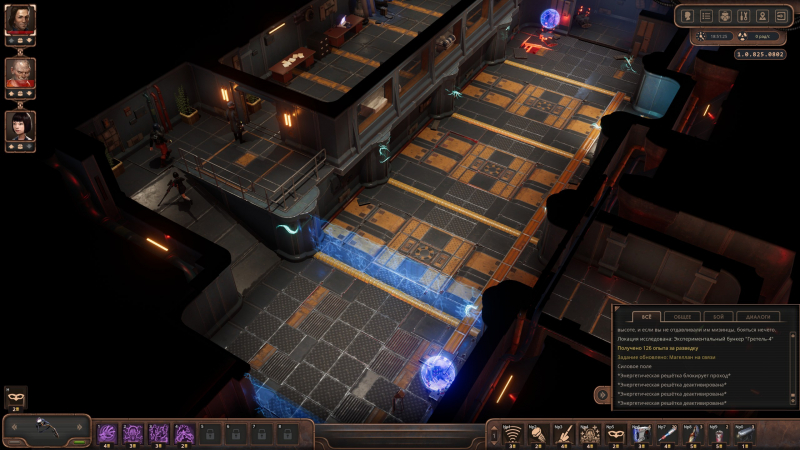Click the exit door menu icon
Screen dimensions: 800x450
tap(781, 16)
